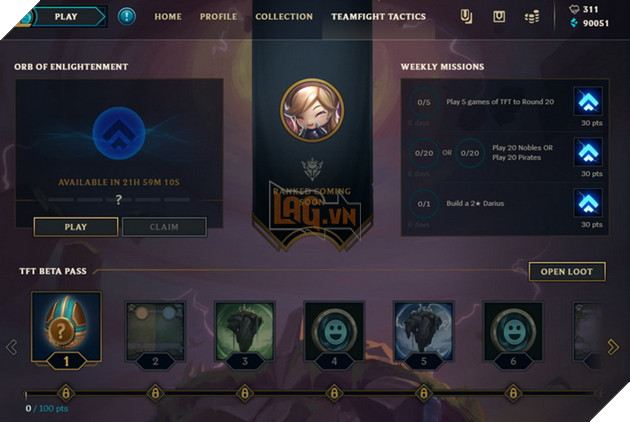
Task: Choose the smiley emote reward tile 6
Action: pos(514,332)
